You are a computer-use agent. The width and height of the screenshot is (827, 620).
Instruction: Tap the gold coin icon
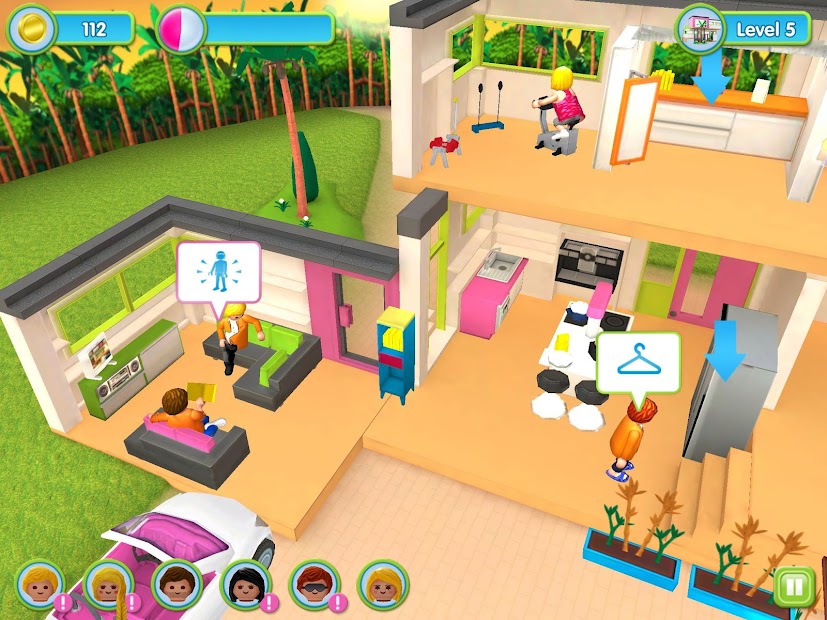31,28
